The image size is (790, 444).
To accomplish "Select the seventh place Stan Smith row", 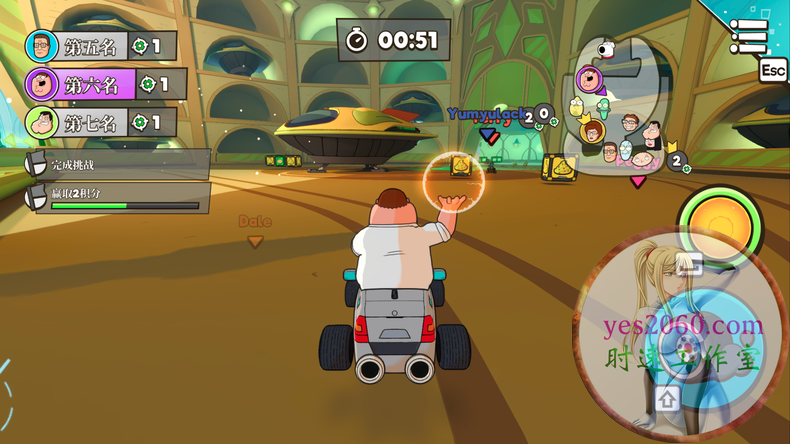I will 100,123.
